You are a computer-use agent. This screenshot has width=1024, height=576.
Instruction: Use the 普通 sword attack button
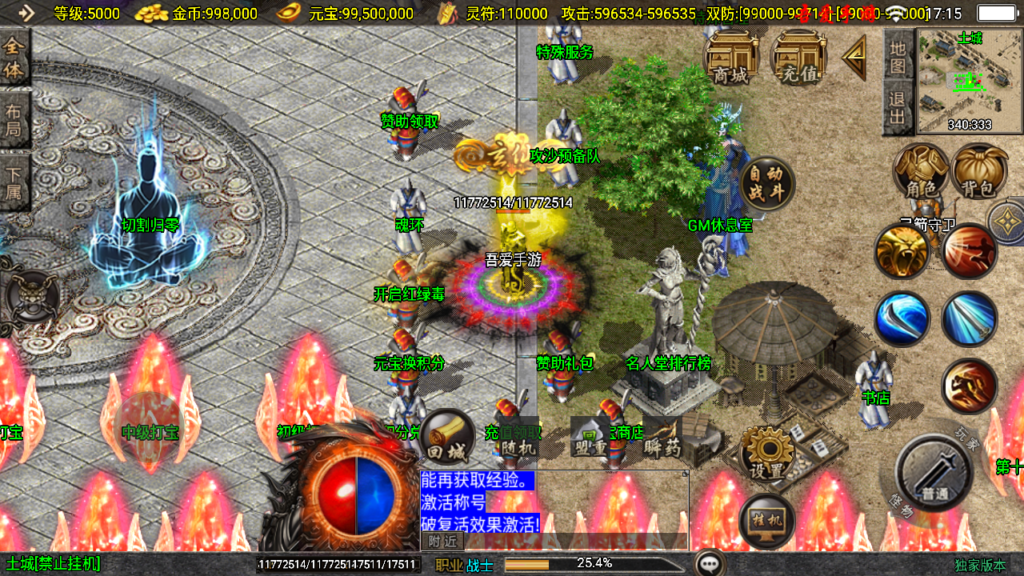coord(935,473)
